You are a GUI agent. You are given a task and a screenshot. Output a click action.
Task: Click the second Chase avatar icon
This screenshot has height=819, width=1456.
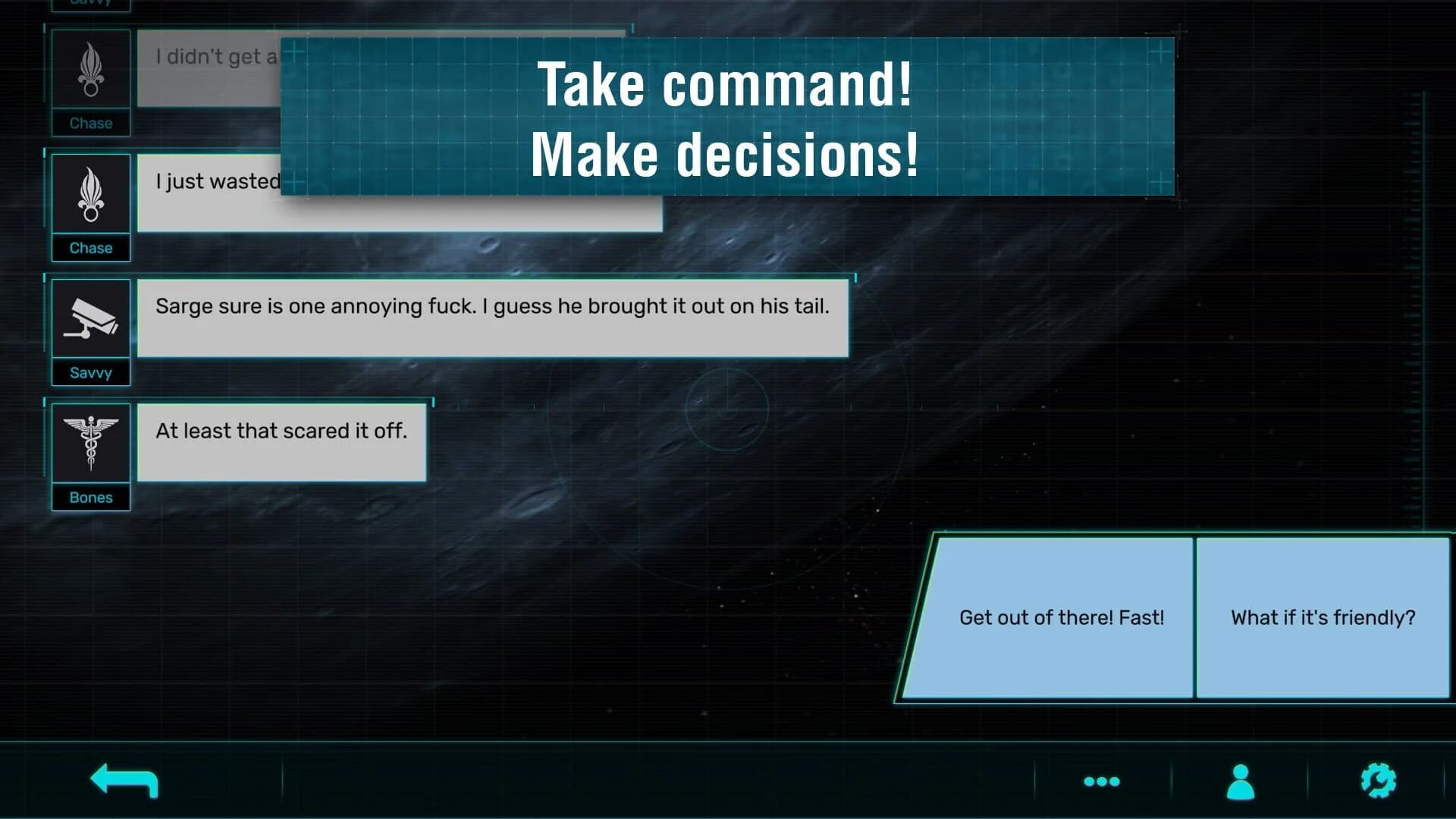90,193
